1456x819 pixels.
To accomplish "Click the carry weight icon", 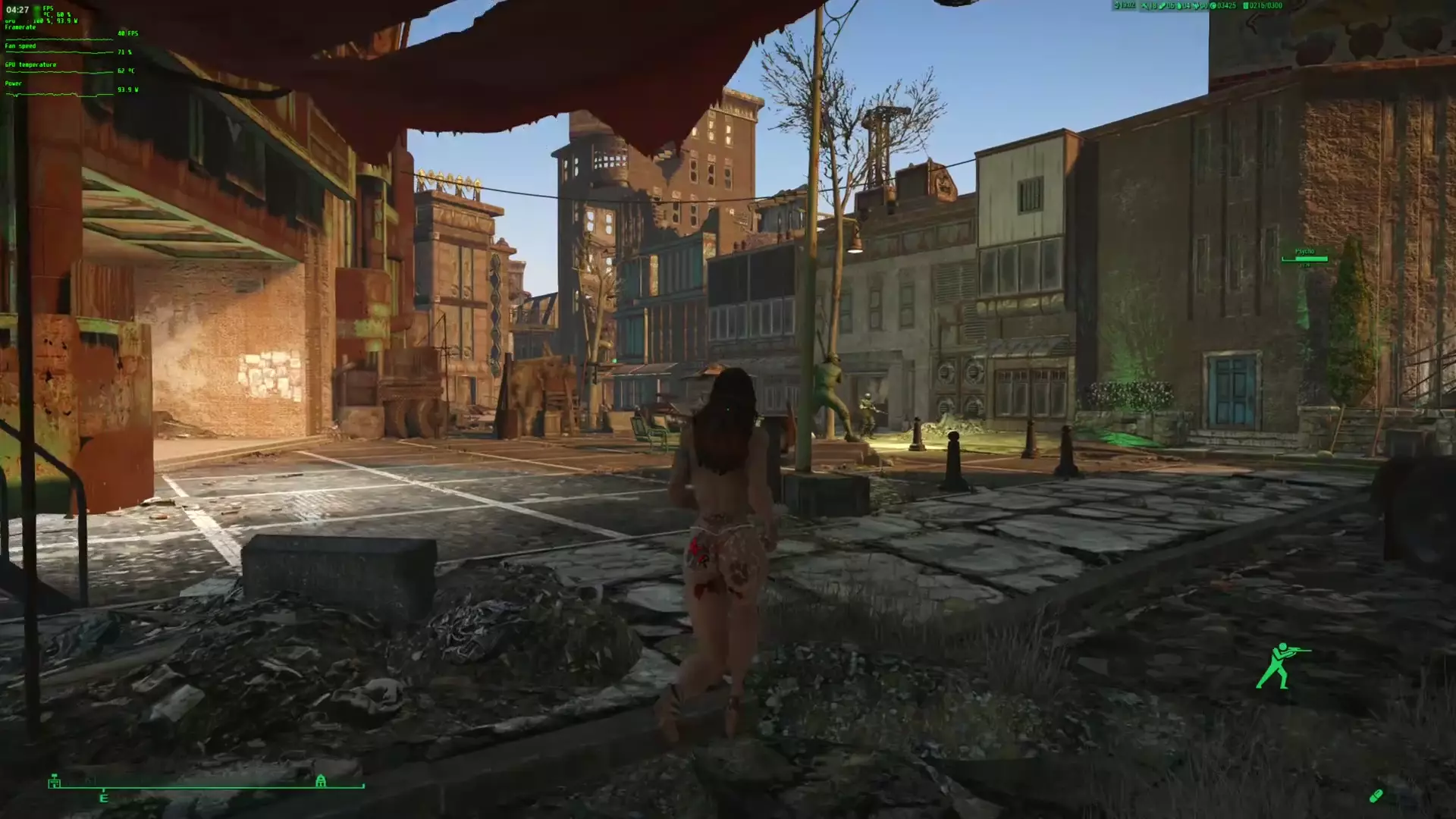I will point(1246,6).
